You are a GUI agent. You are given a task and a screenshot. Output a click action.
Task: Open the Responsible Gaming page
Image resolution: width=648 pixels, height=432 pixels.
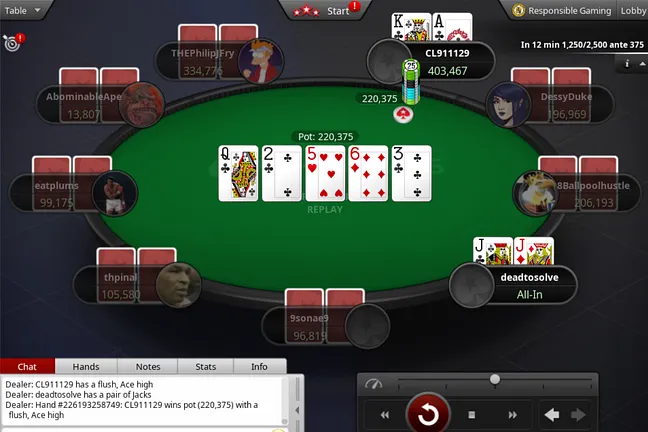tap(562, 10)
